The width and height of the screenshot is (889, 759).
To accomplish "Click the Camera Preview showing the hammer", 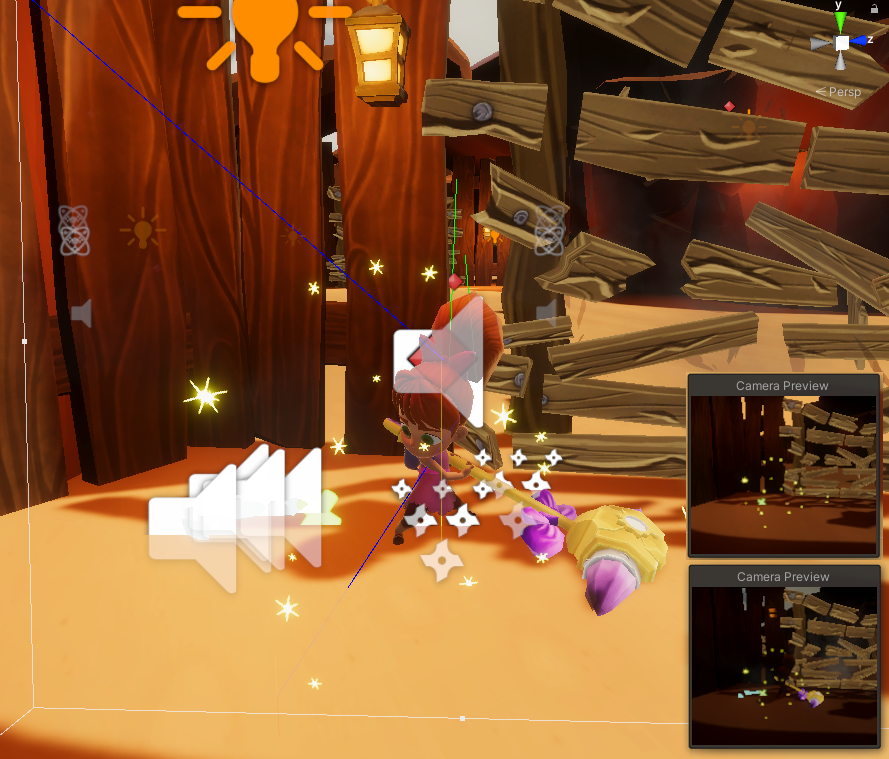I will 784,665.
